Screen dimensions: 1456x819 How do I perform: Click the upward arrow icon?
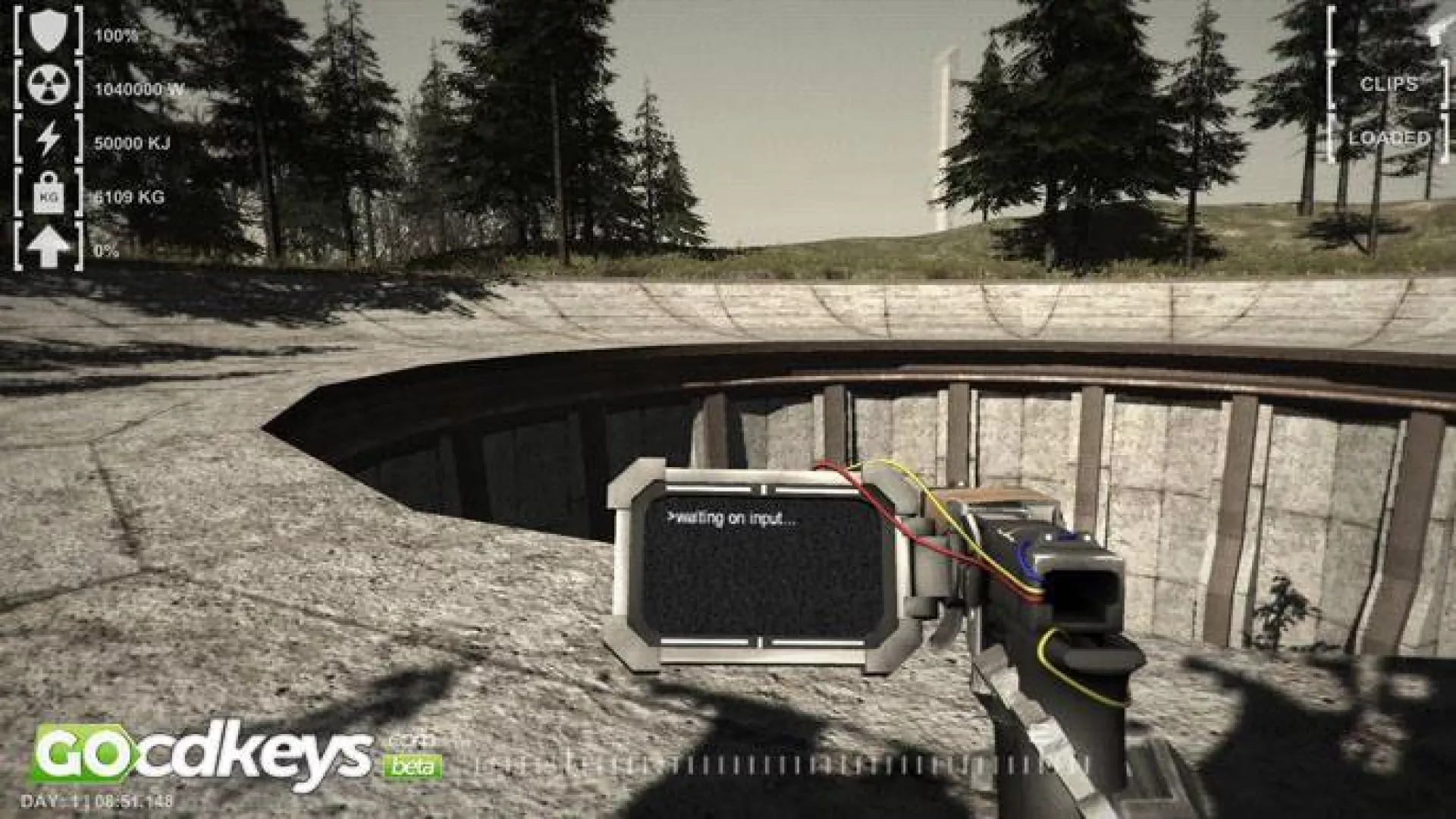[49, 248]
